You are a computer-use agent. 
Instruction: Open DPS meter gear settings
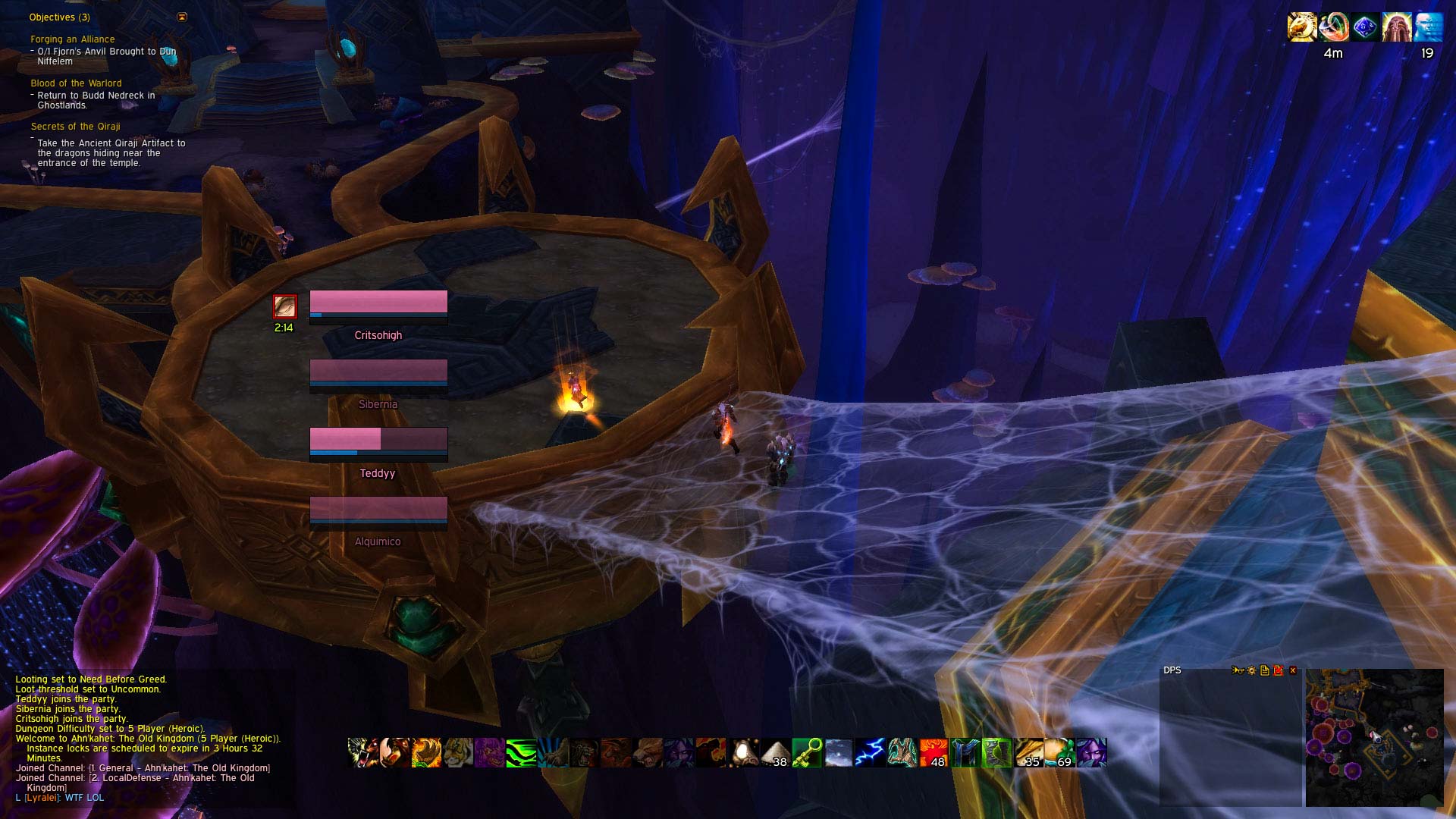[x=1252, y=670]
